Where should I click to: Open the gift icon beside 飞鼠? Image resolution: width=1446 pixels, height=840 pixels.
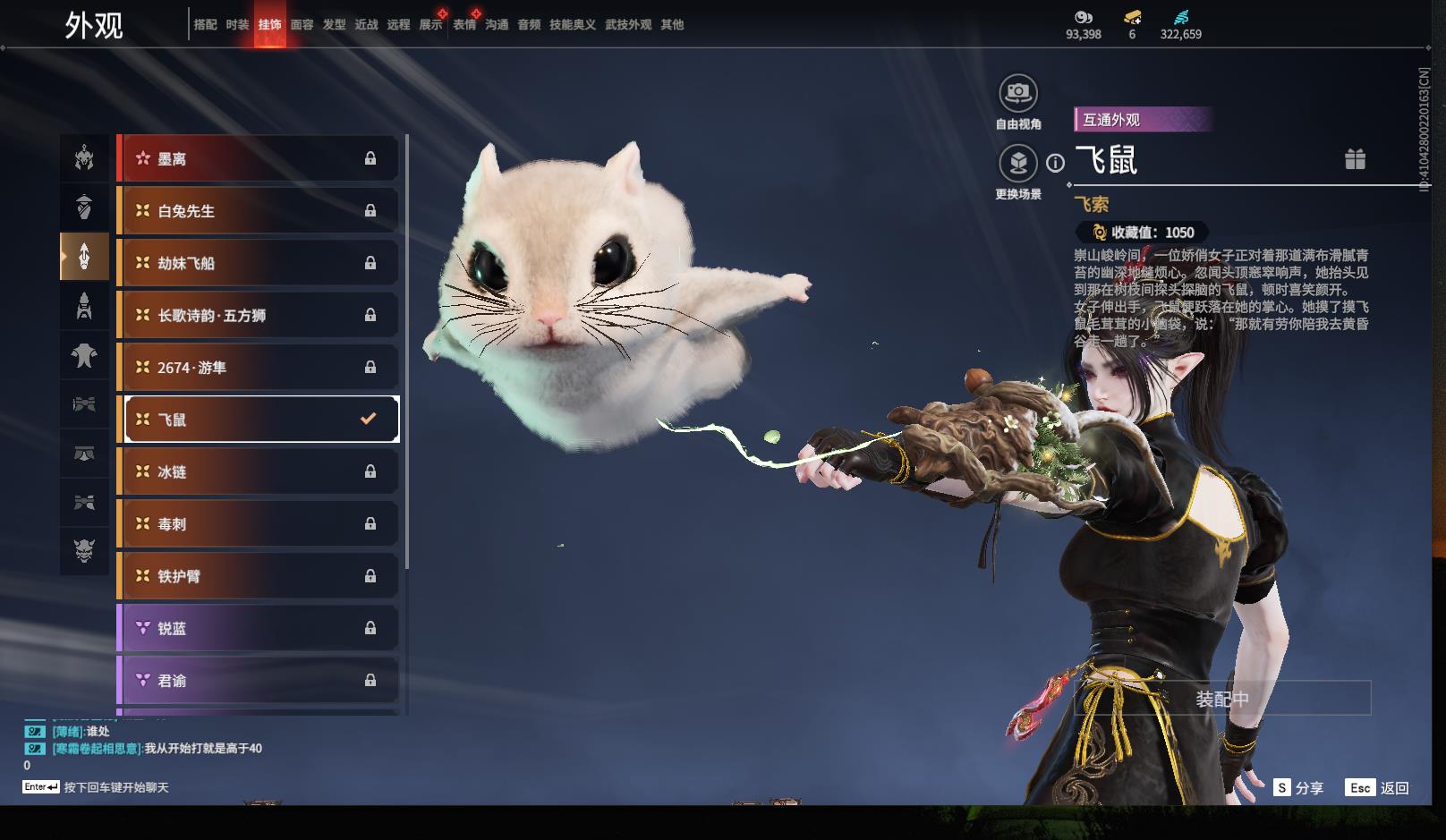1355,160
